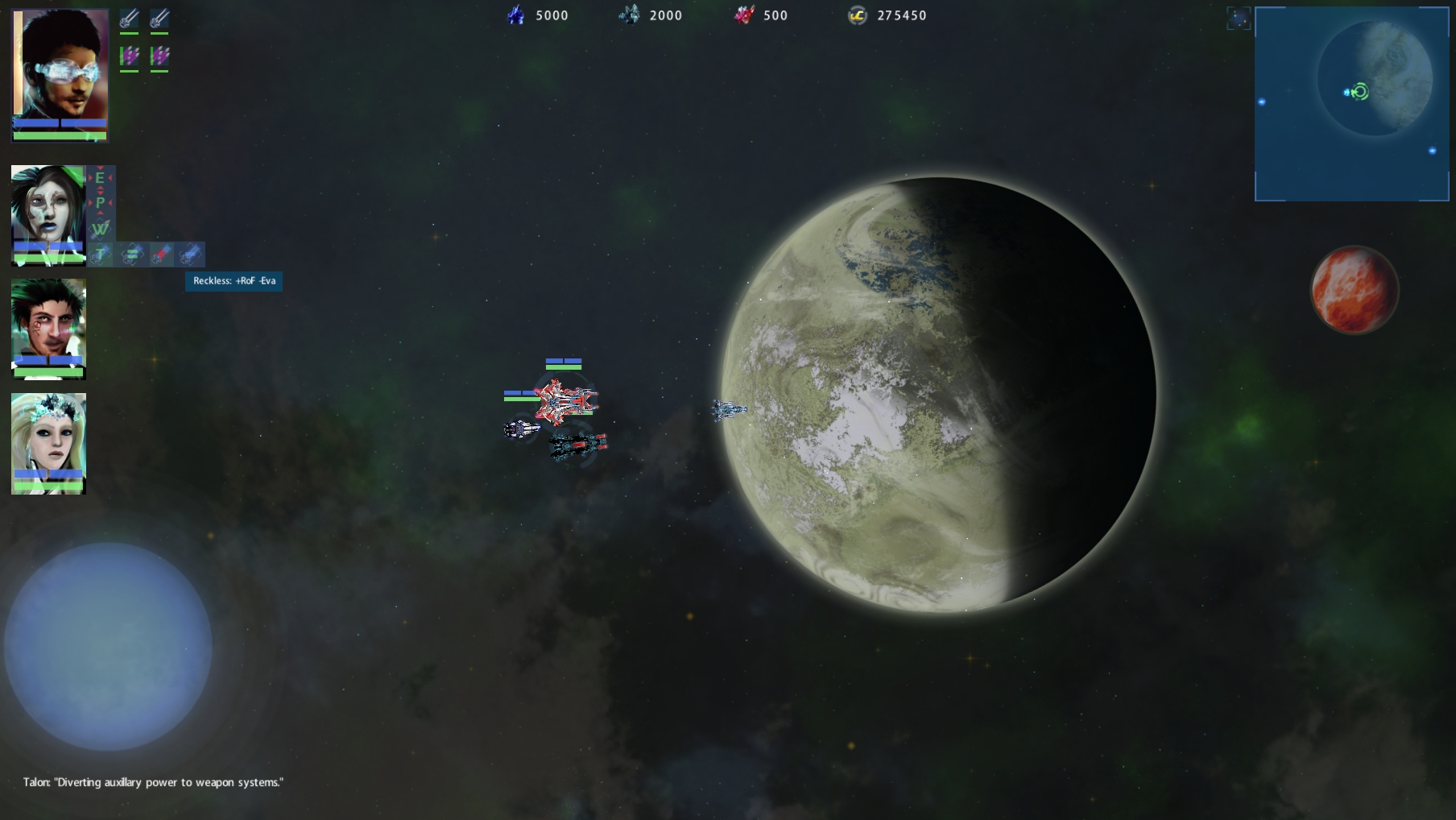Viewport: 1456px width, 820px height.
Task: Select the green-haired man portrait
Action: click(48, 321)
